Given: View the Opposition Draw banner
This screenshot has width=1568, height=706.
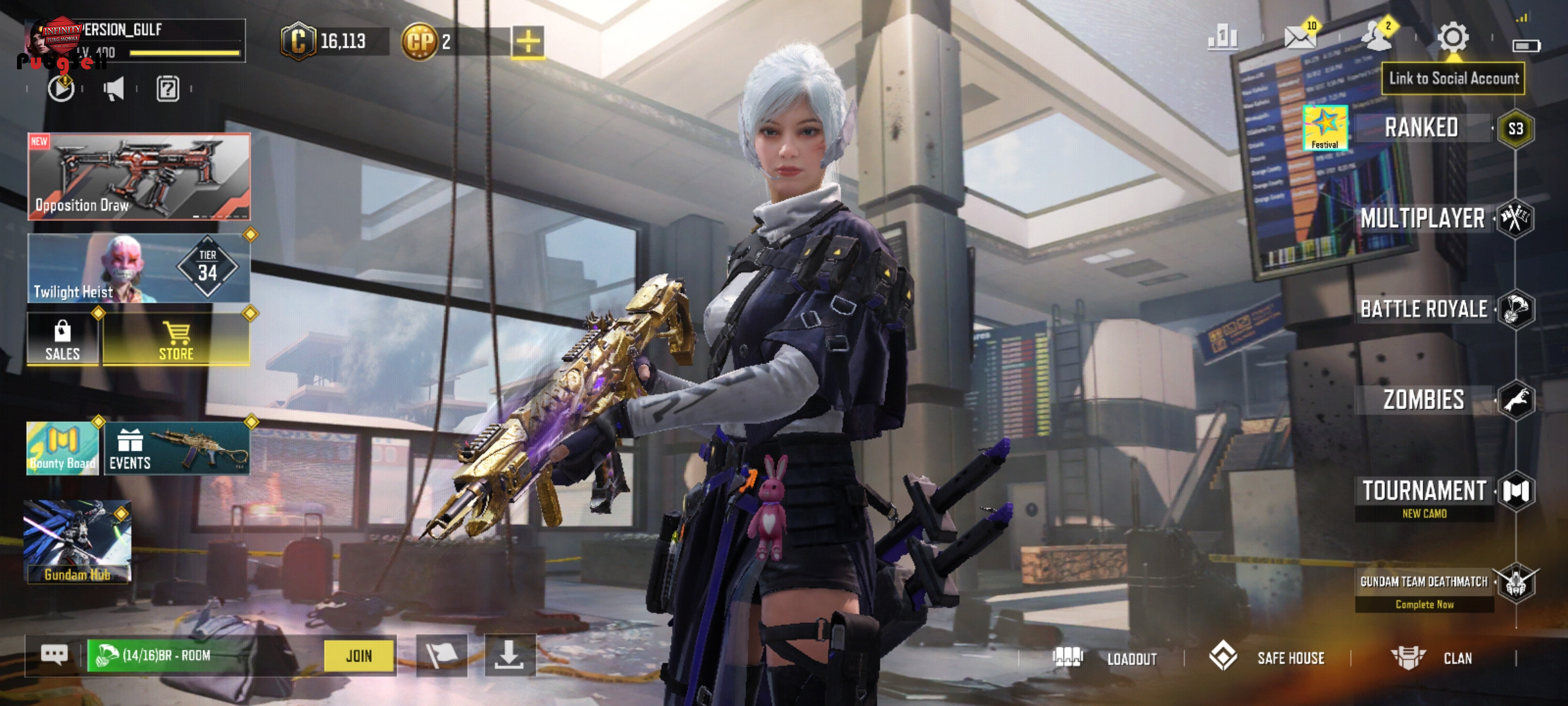Looking at the screenshot, I should click(139, 176).
